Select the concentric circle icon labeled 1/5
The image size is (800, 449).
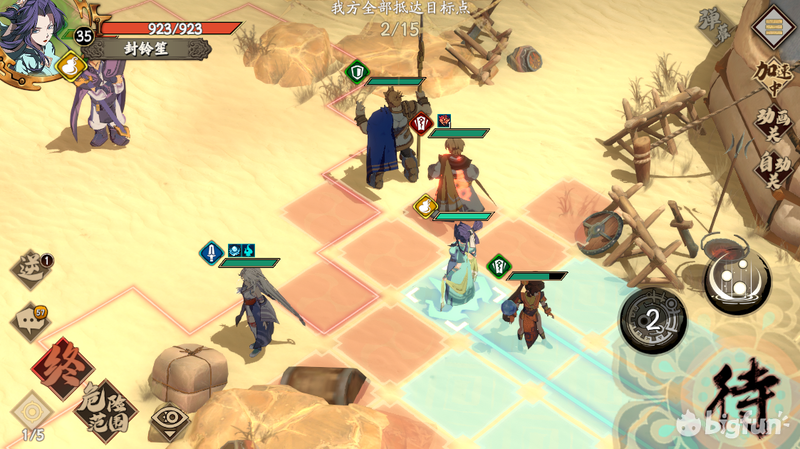pos(32,412)
